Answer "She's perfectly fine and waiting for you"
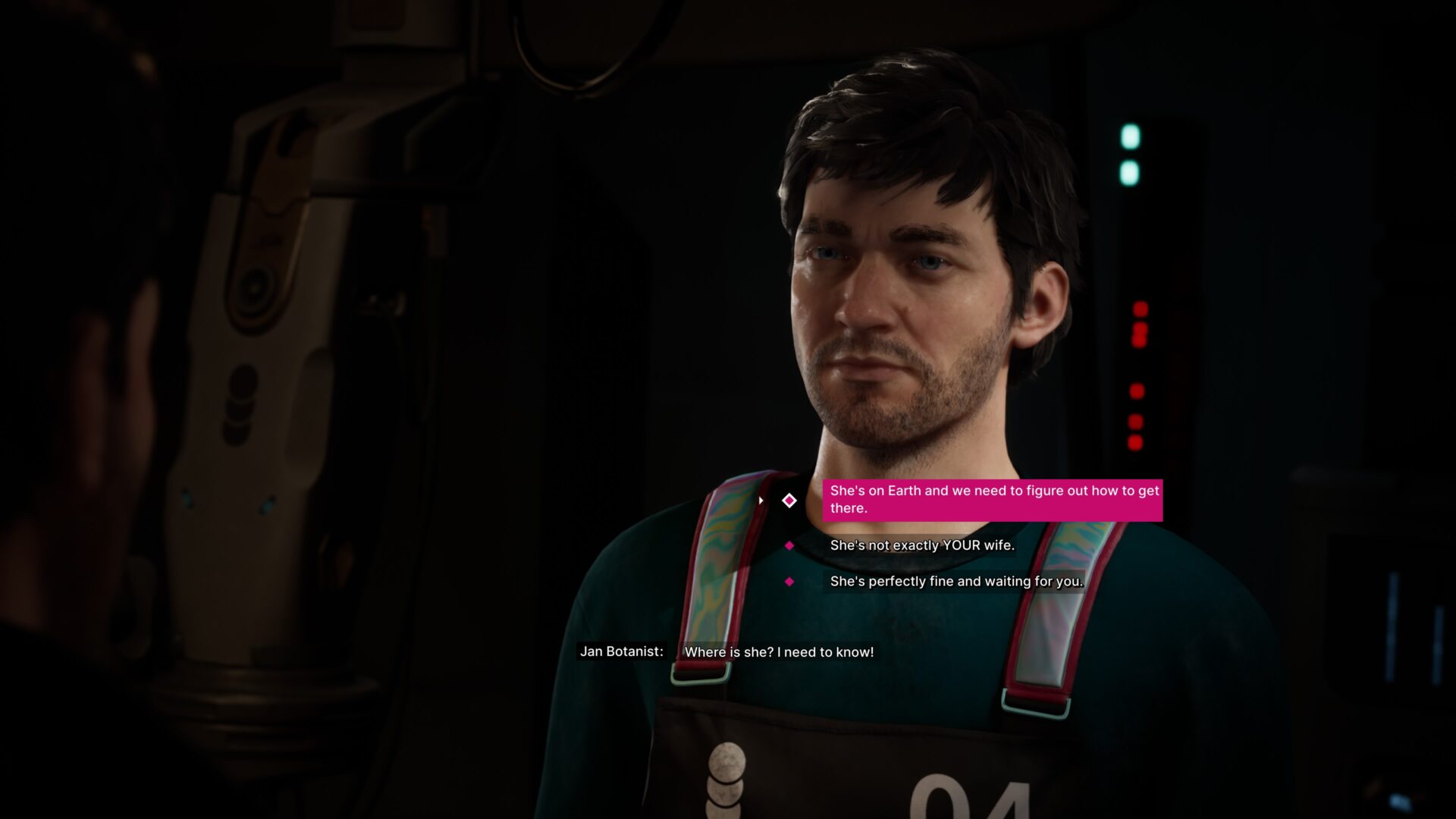The image size is (1456, 819). click(x=955, y=582)
